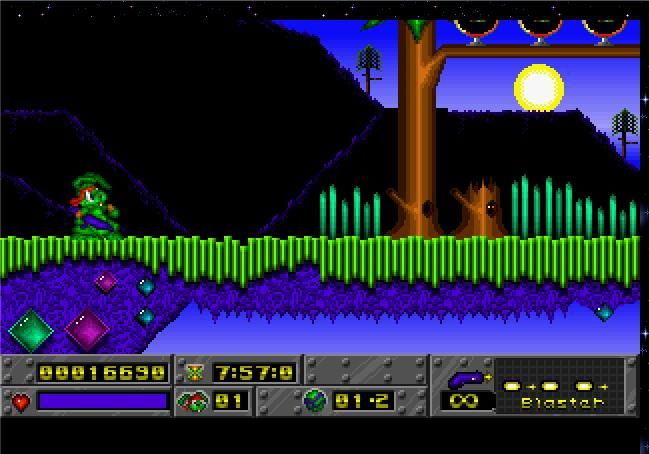Click the hourglass timer icon
649x454 pixels.
click(194, 372)
